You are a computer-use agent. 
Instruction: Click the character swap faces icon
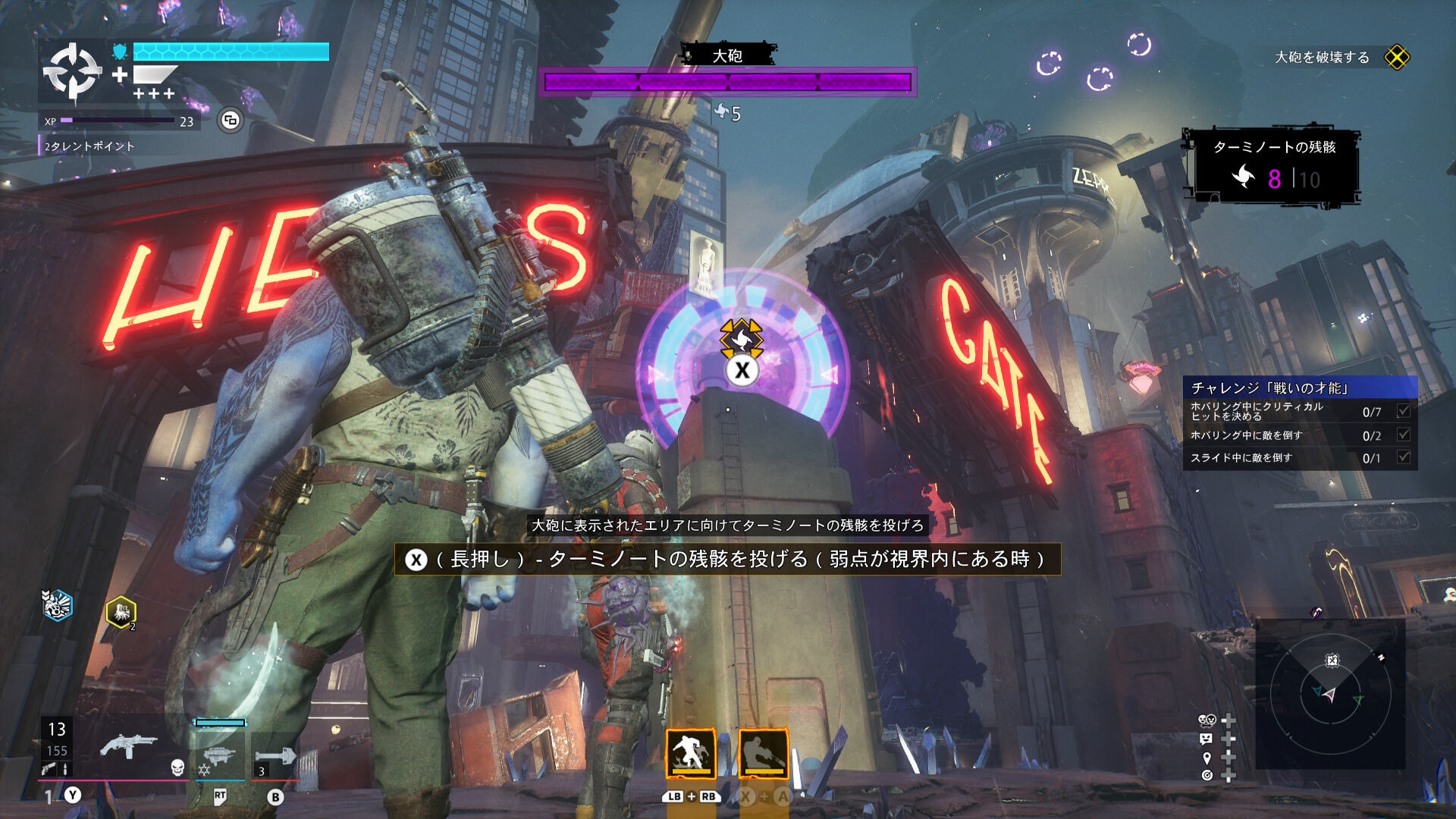[x=1206, y=720]
